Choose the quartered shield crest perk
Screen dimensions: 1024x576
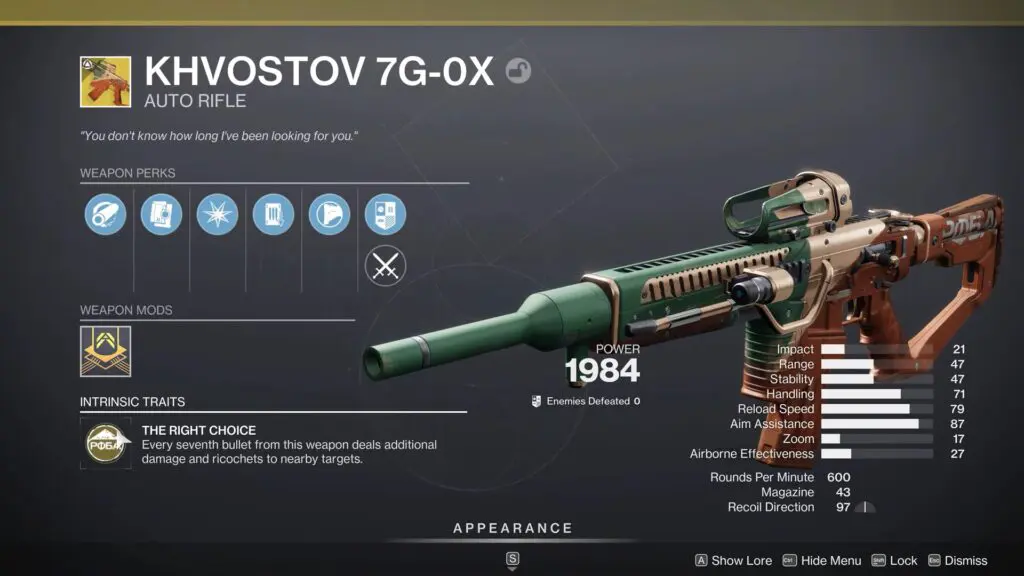(385, 215)
